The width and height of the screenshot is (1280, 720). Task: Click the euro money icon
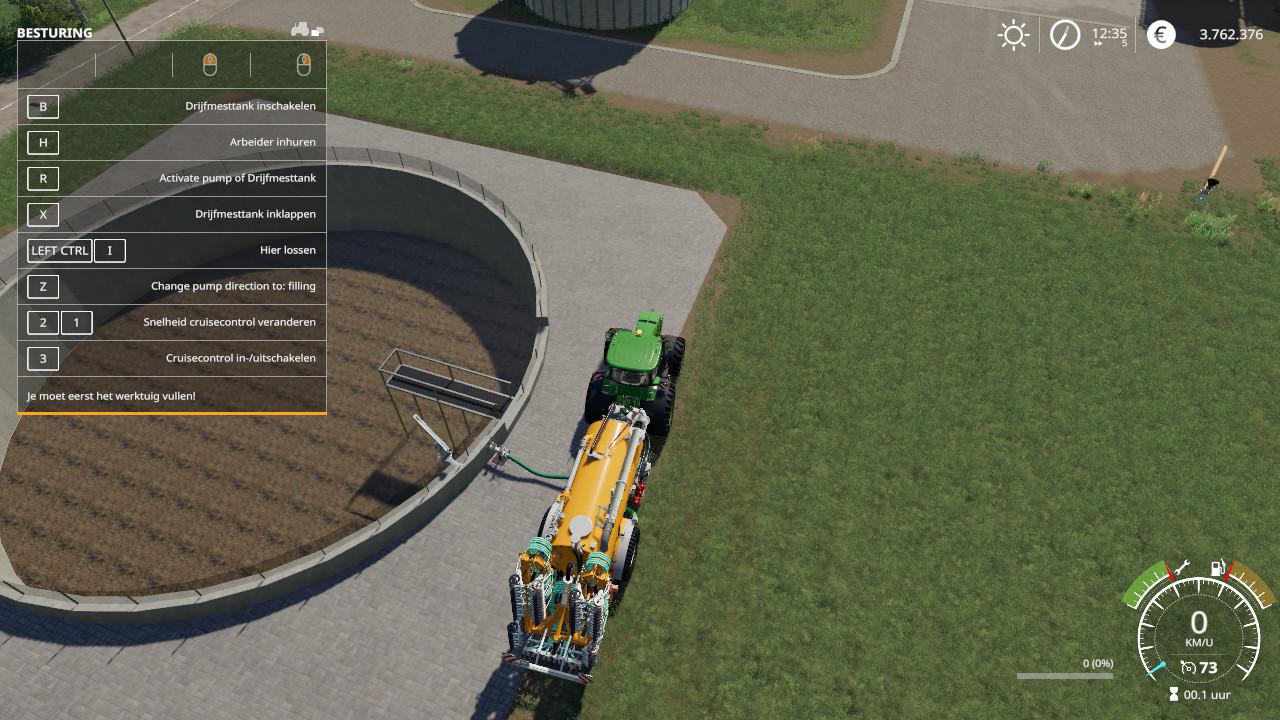pyautogui.click(x=1161, y=36)
